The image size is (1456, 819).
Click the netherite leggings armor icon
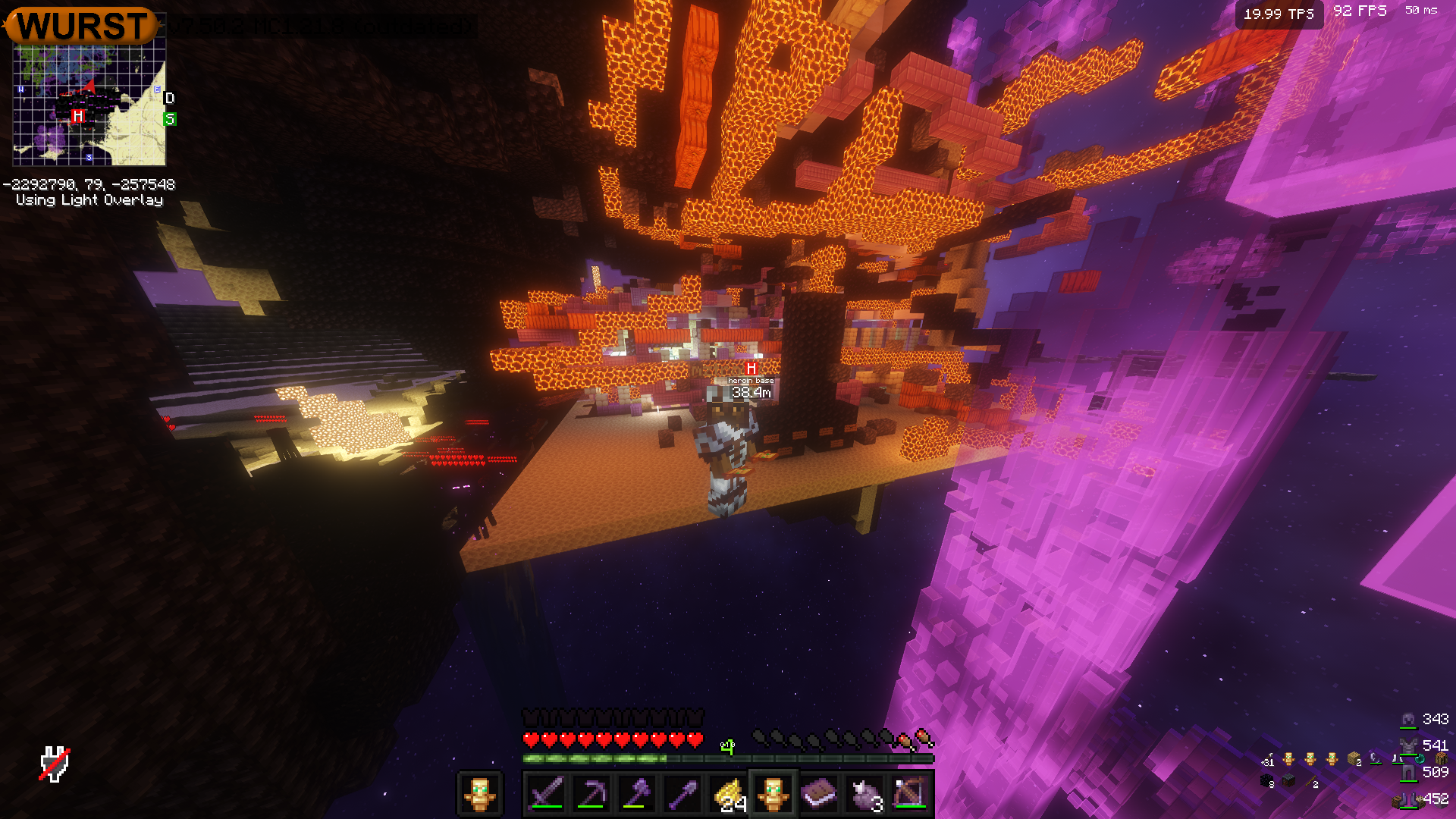[1408, 773]
